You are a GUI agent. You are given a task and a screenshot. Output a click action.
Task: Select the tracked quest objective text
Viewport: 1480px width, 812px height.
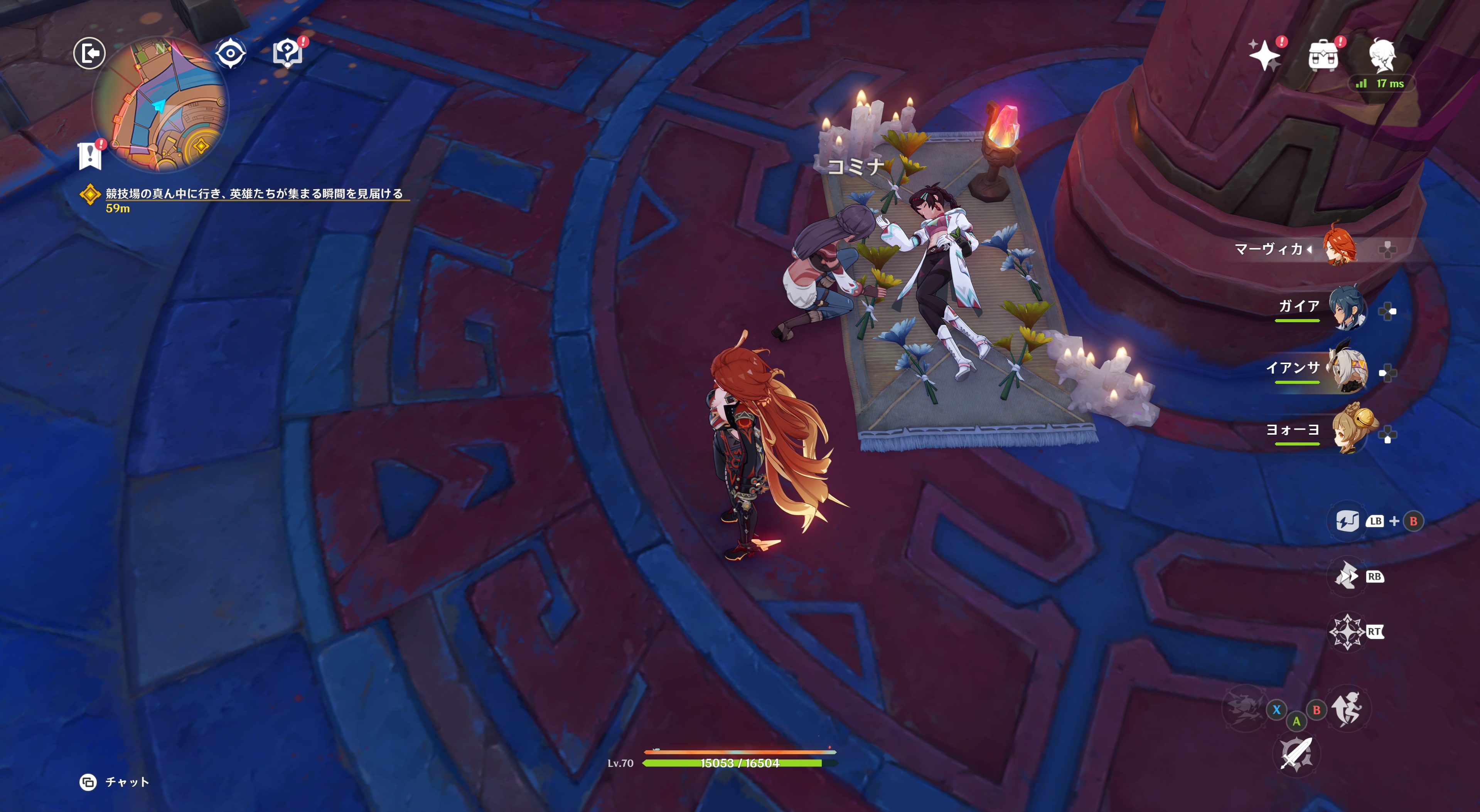[x=253, y=193]
